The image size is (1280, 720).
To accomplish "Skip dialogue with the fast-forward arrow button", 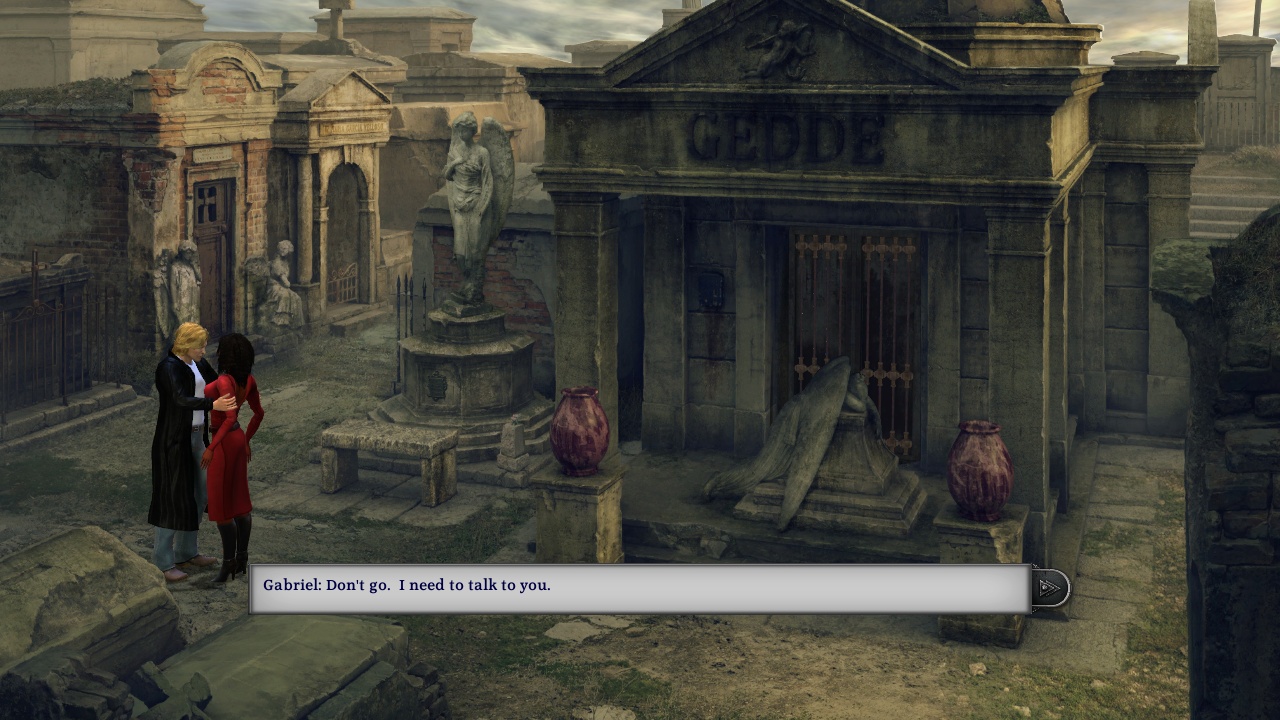I will pos(1049,588).
